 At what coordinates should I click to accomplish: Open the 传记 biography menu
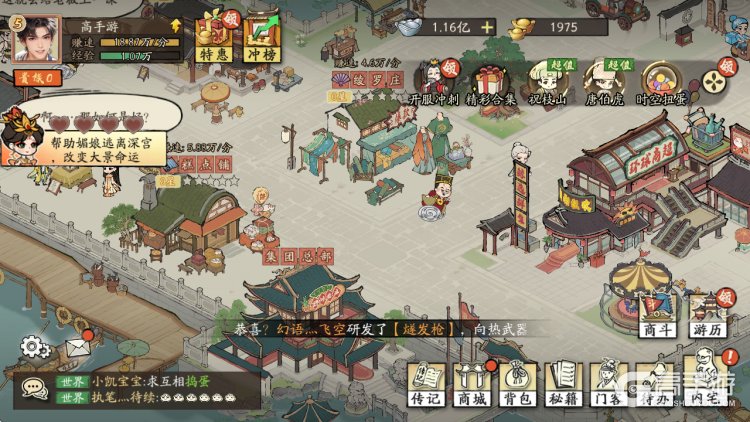click(x=426, y=384)
